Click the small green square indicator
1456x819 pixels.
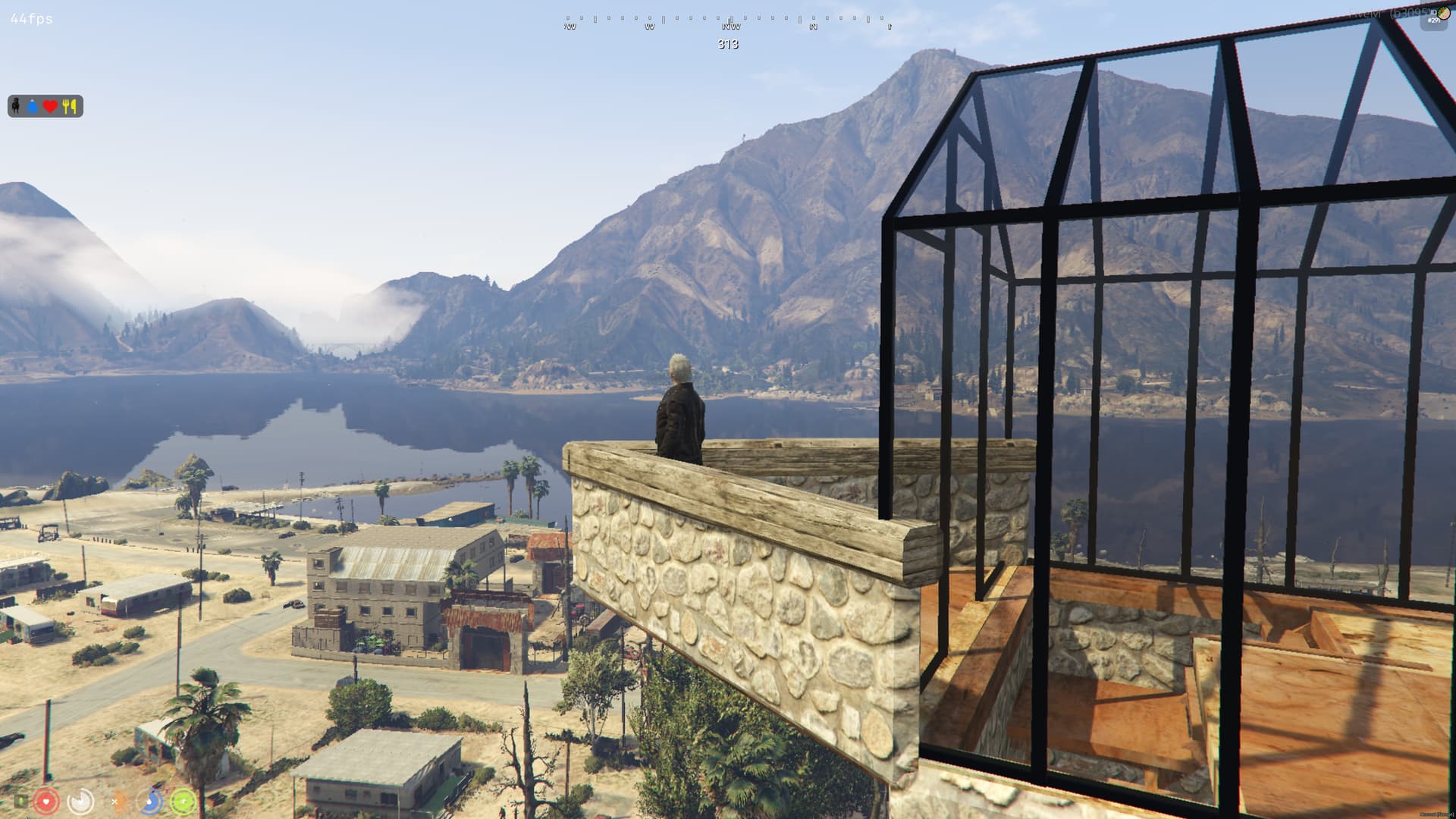click(x=20, y=800)
